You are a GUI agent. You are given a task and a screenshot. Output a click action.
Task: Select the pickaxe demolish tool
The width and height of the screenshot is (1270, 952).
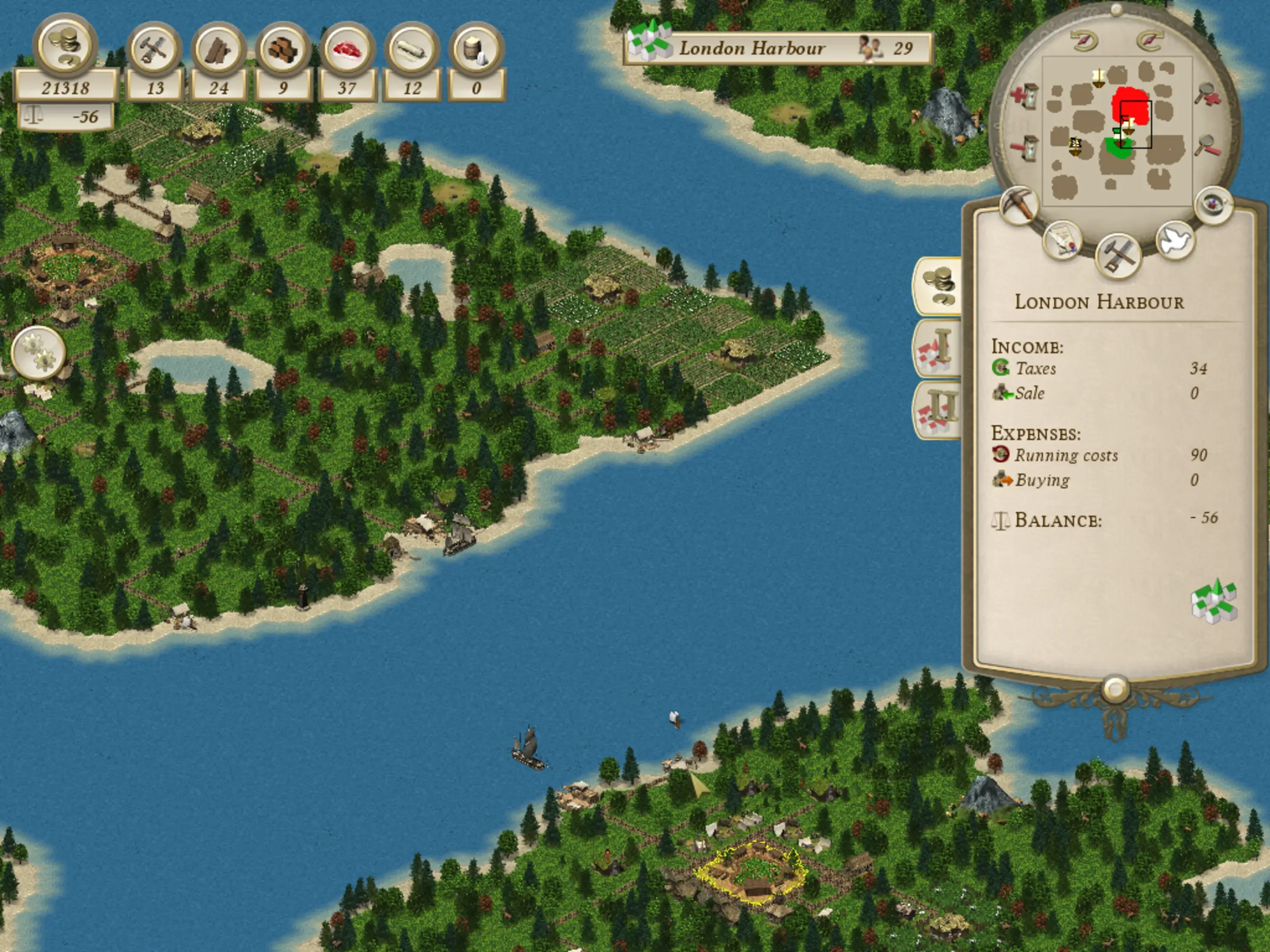coord(1019,205)
